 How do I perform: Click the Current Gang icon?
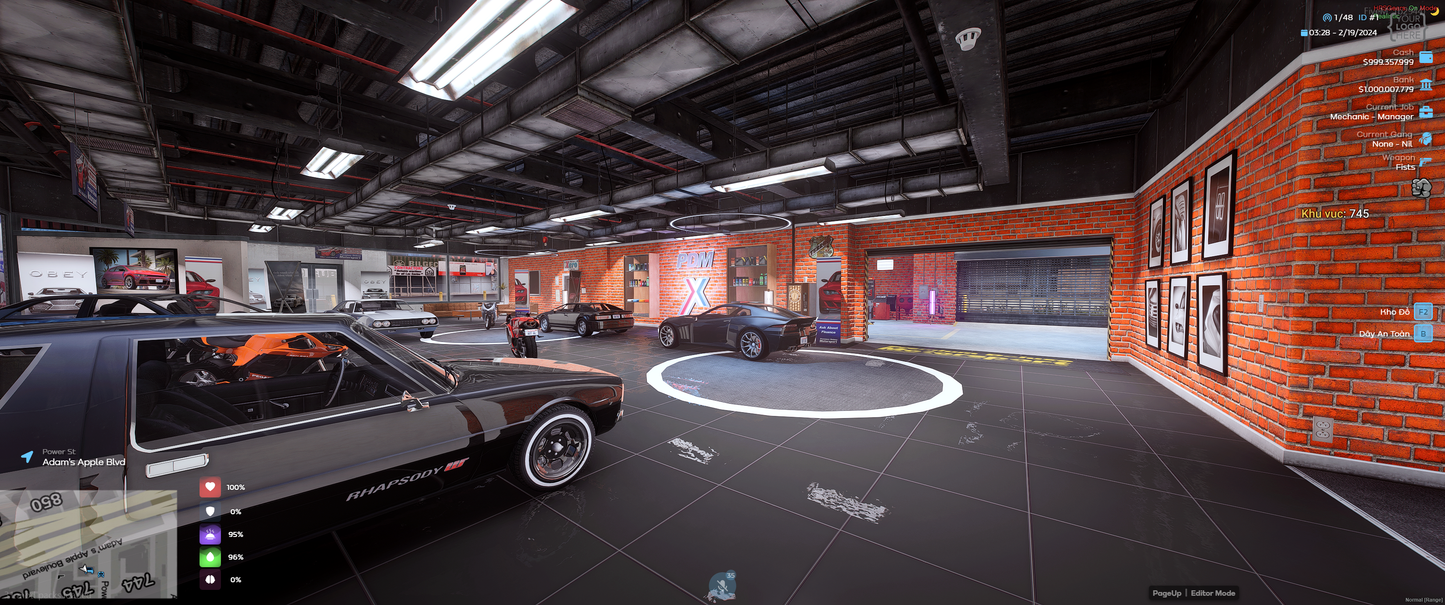point(1425,139)
